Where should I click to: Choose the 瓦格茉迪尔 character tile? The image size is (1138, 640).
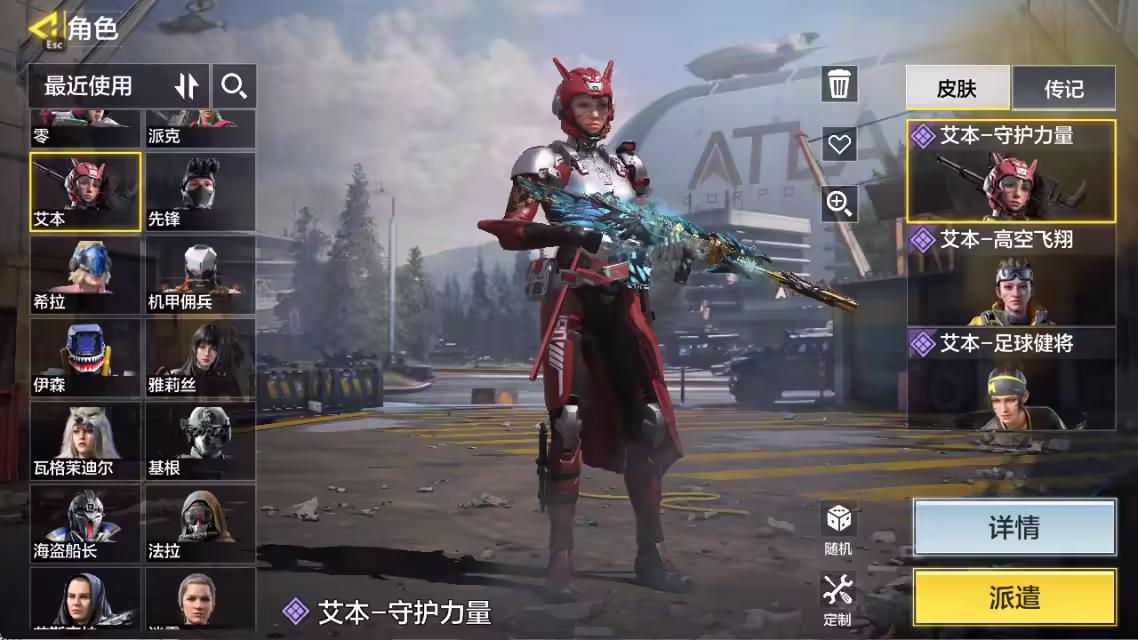[85, 443]
